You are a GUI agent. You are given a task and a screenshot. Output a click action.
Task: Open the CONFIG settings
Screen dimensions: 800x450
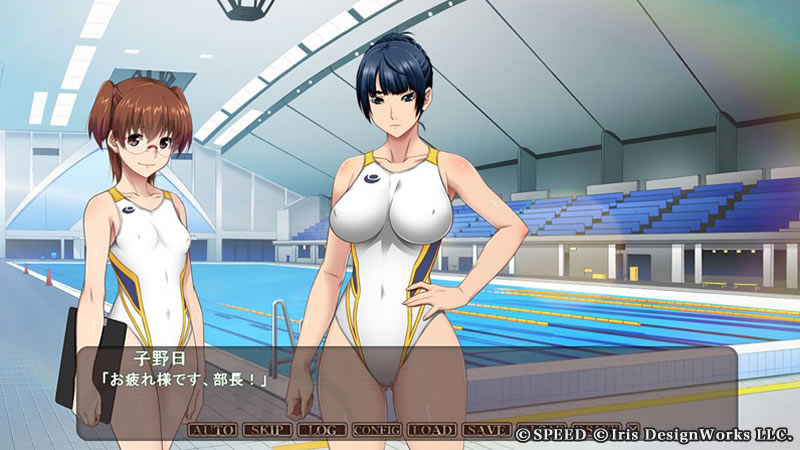click(376, 430)
